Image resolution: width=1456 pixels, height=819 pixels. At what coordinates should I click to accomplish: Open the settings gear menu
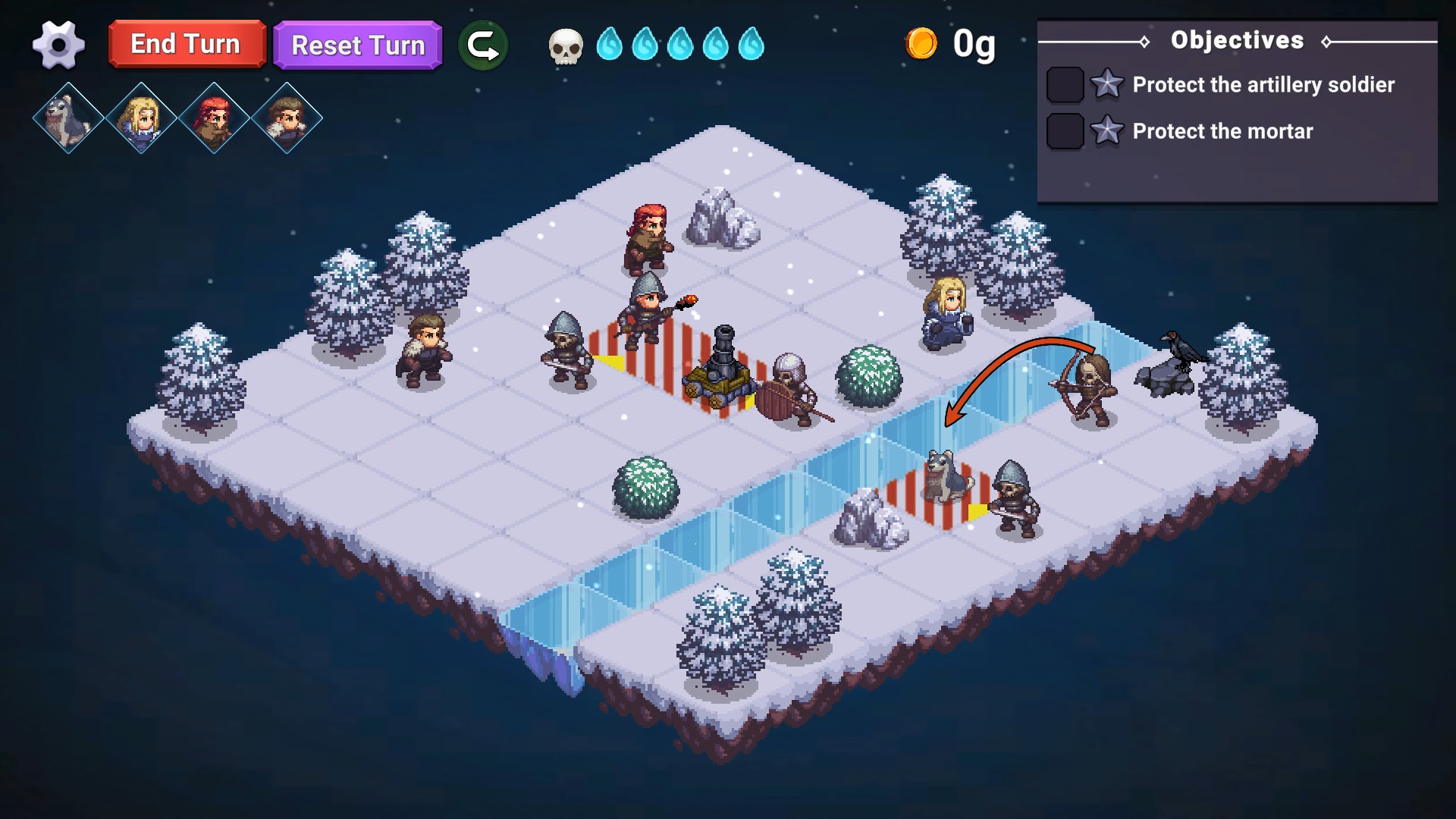pyautogui.click(x=59, y=45)
